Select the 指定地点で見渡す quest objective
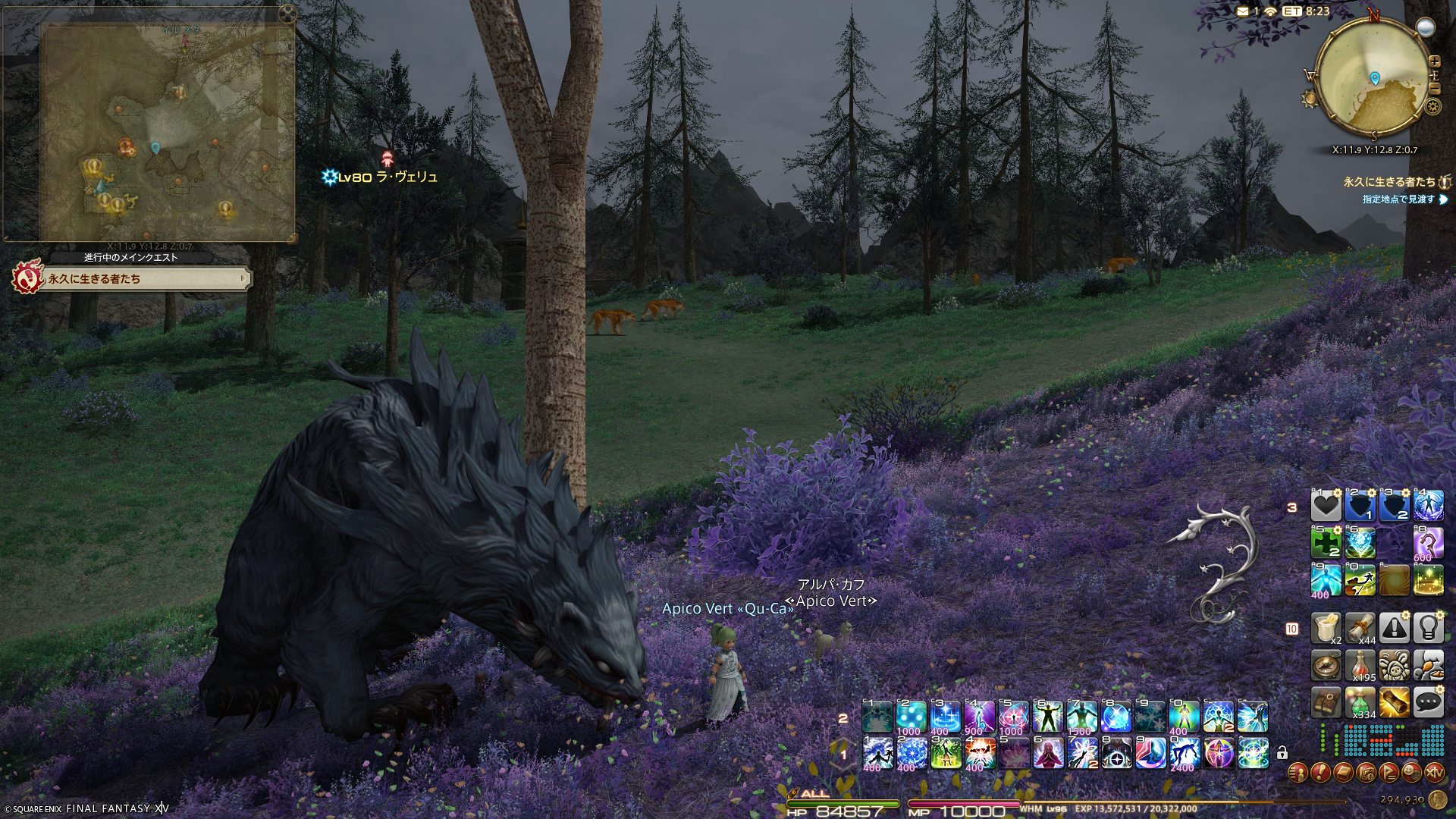This screenshot has width=1456, height=819. [1399, 199]
